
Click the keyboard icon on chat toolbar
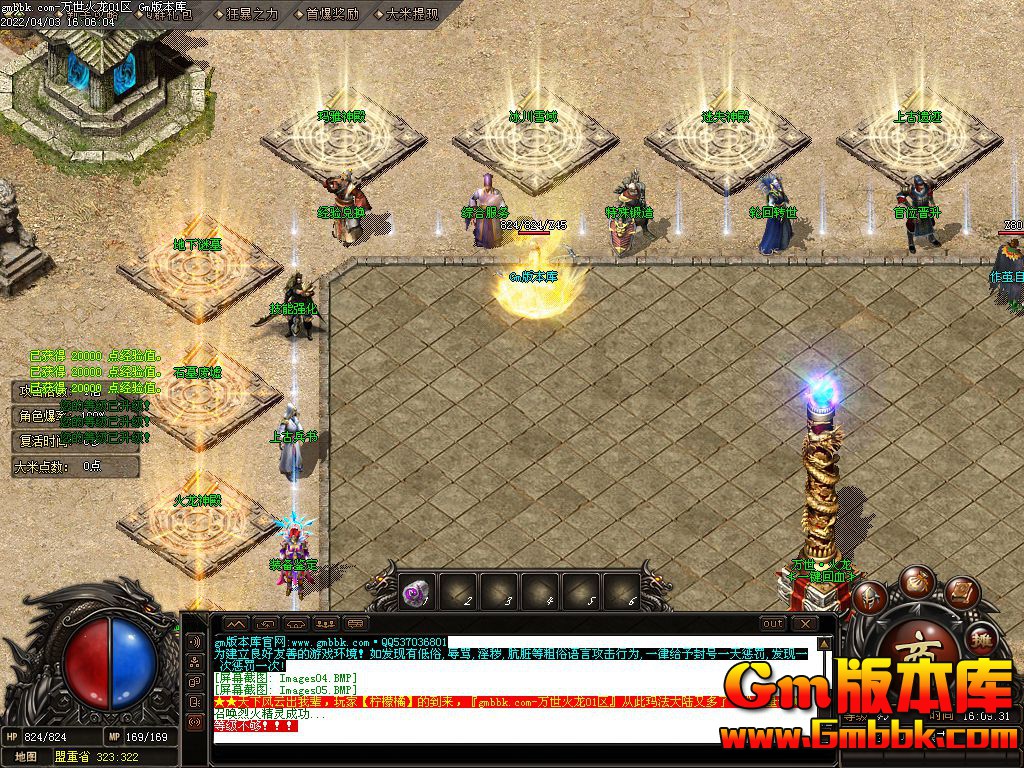pyautogui.click(x=356, y=624)
